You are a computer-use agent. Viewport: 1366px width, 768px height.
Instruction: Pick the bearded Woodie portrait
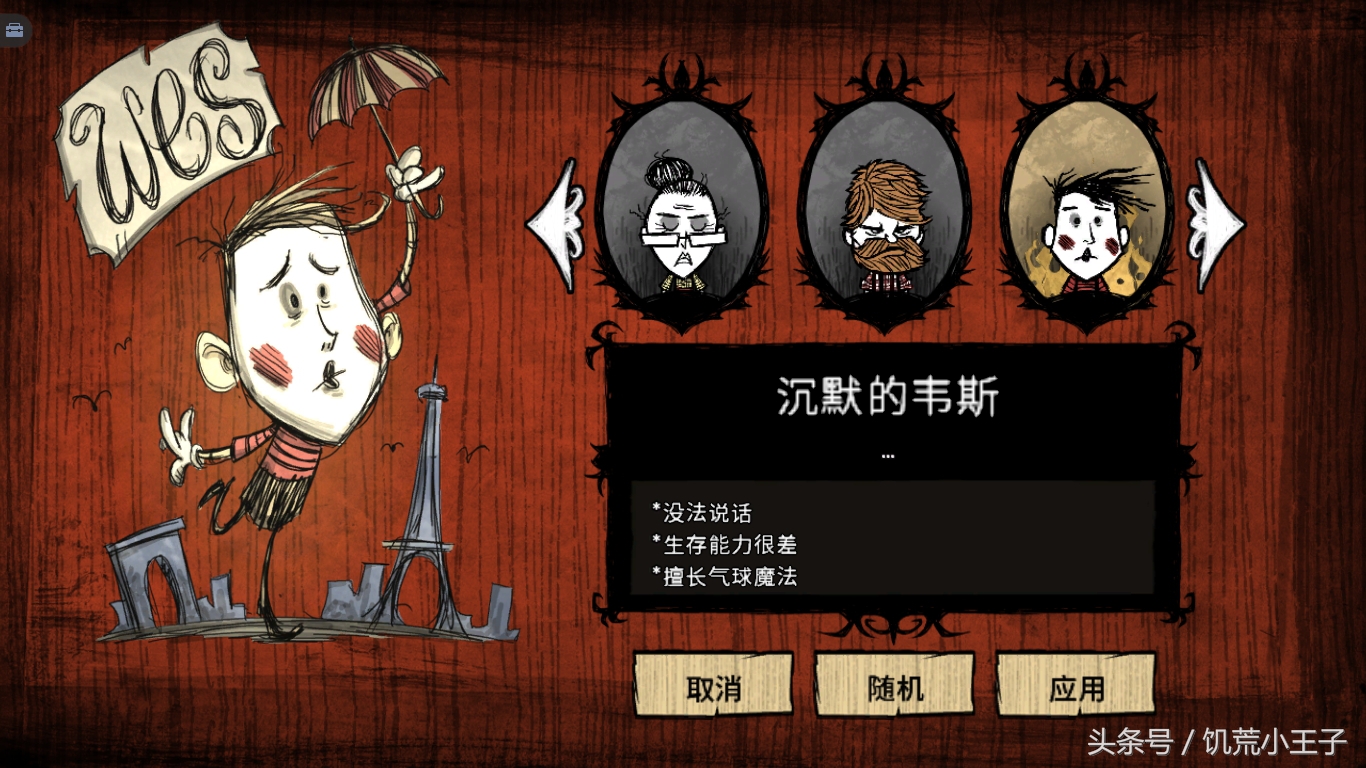(x=884, y=218)
